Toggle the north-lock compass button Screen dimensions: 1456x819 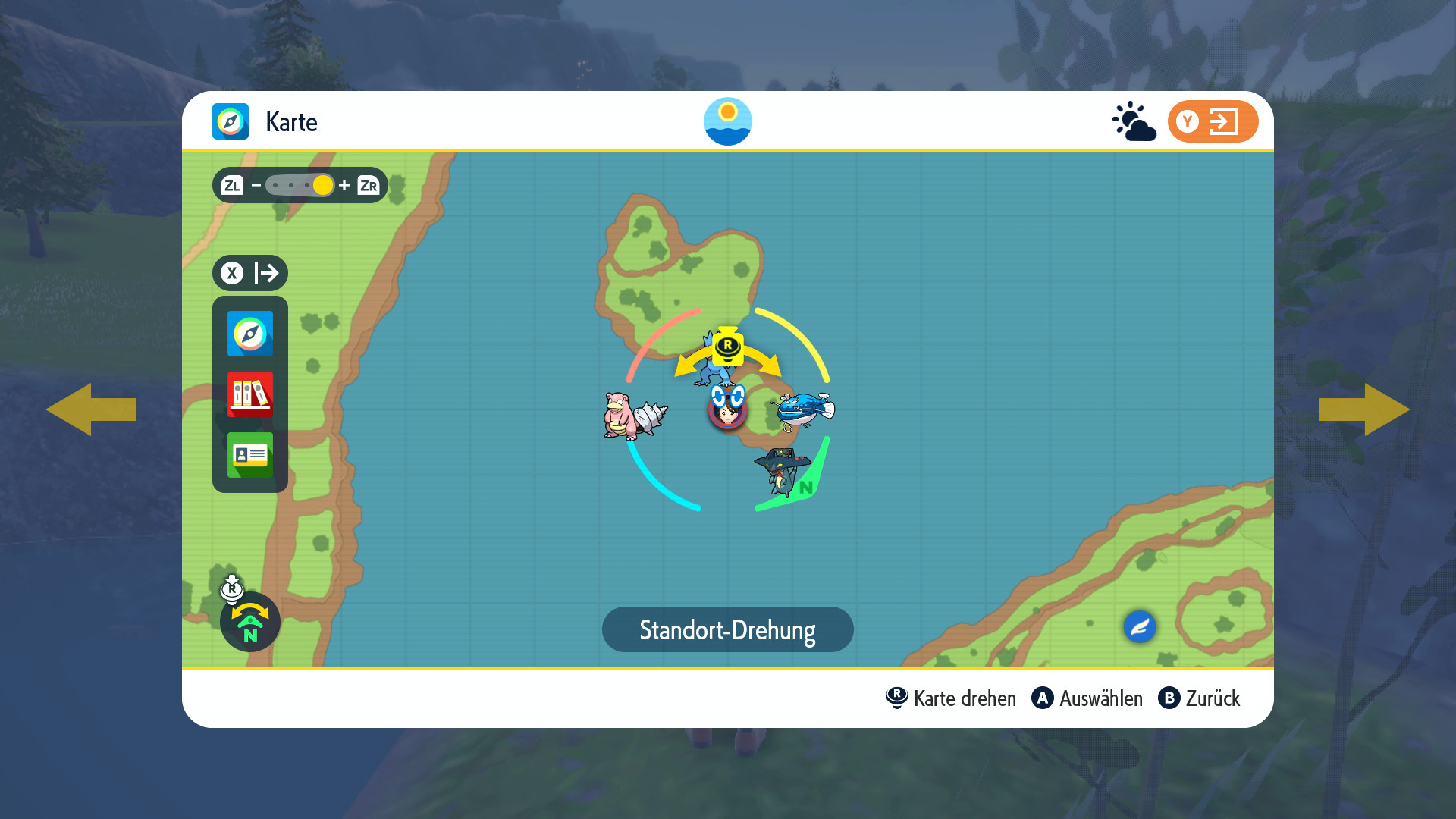pyautogui.click(x=249, y=622)
